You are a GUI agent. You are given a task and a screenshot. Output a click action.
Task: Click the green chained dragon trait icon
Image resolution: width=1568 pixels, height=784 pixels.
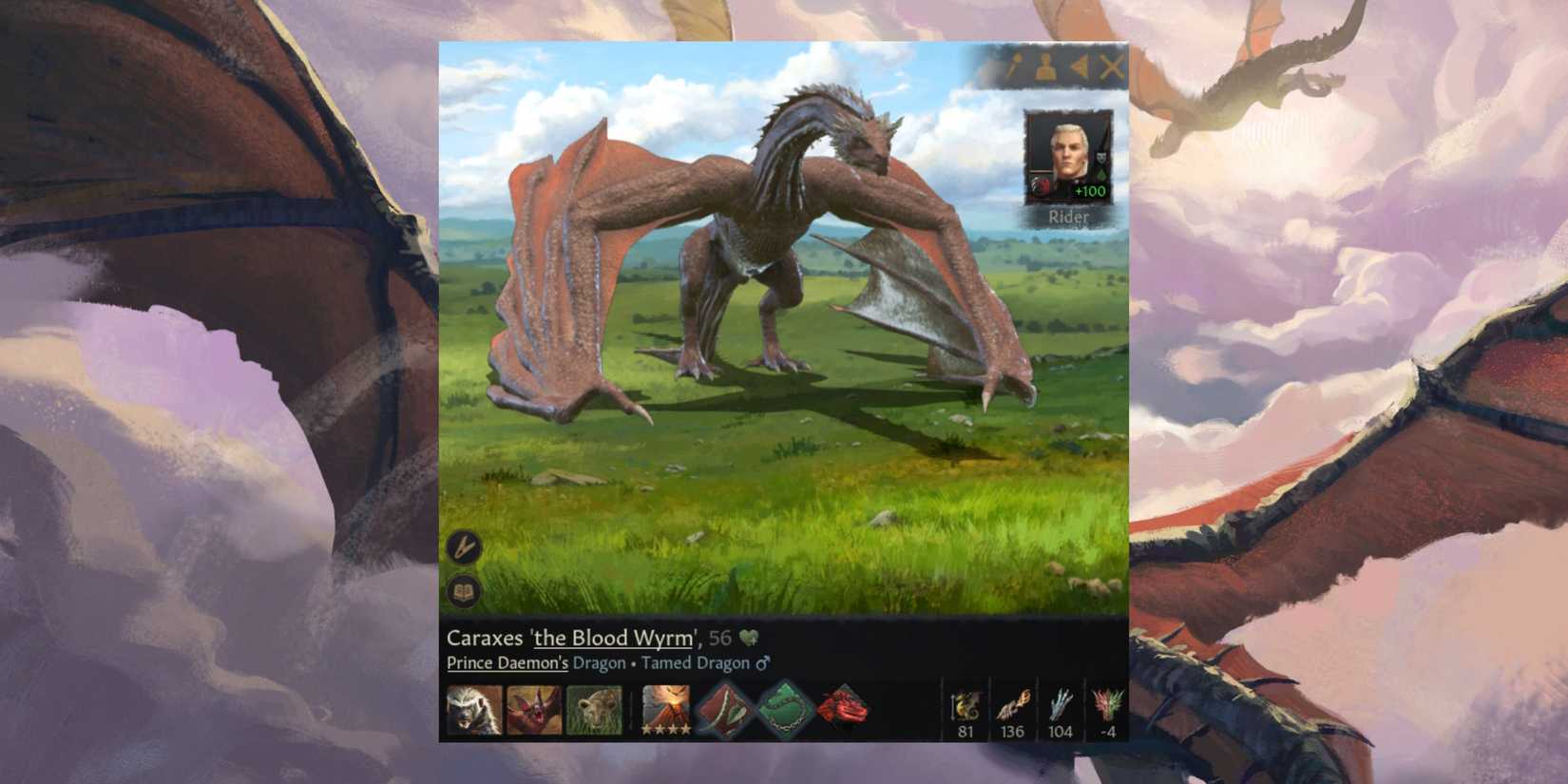[784, 711]
